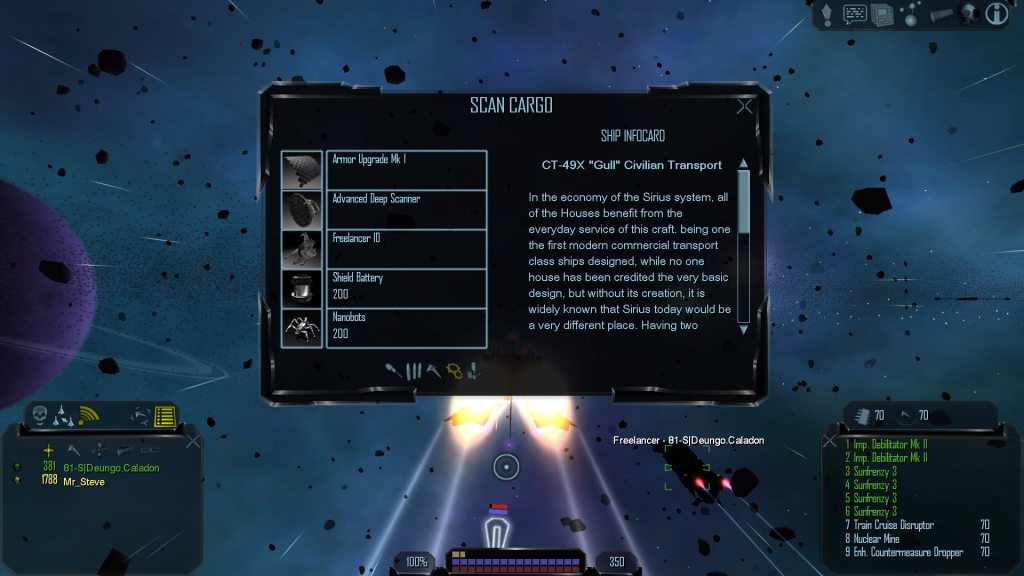This screenshot has width=1024, height=576.
Task: Select Nuclear Mine in weapons list
Action: point(880,538)
